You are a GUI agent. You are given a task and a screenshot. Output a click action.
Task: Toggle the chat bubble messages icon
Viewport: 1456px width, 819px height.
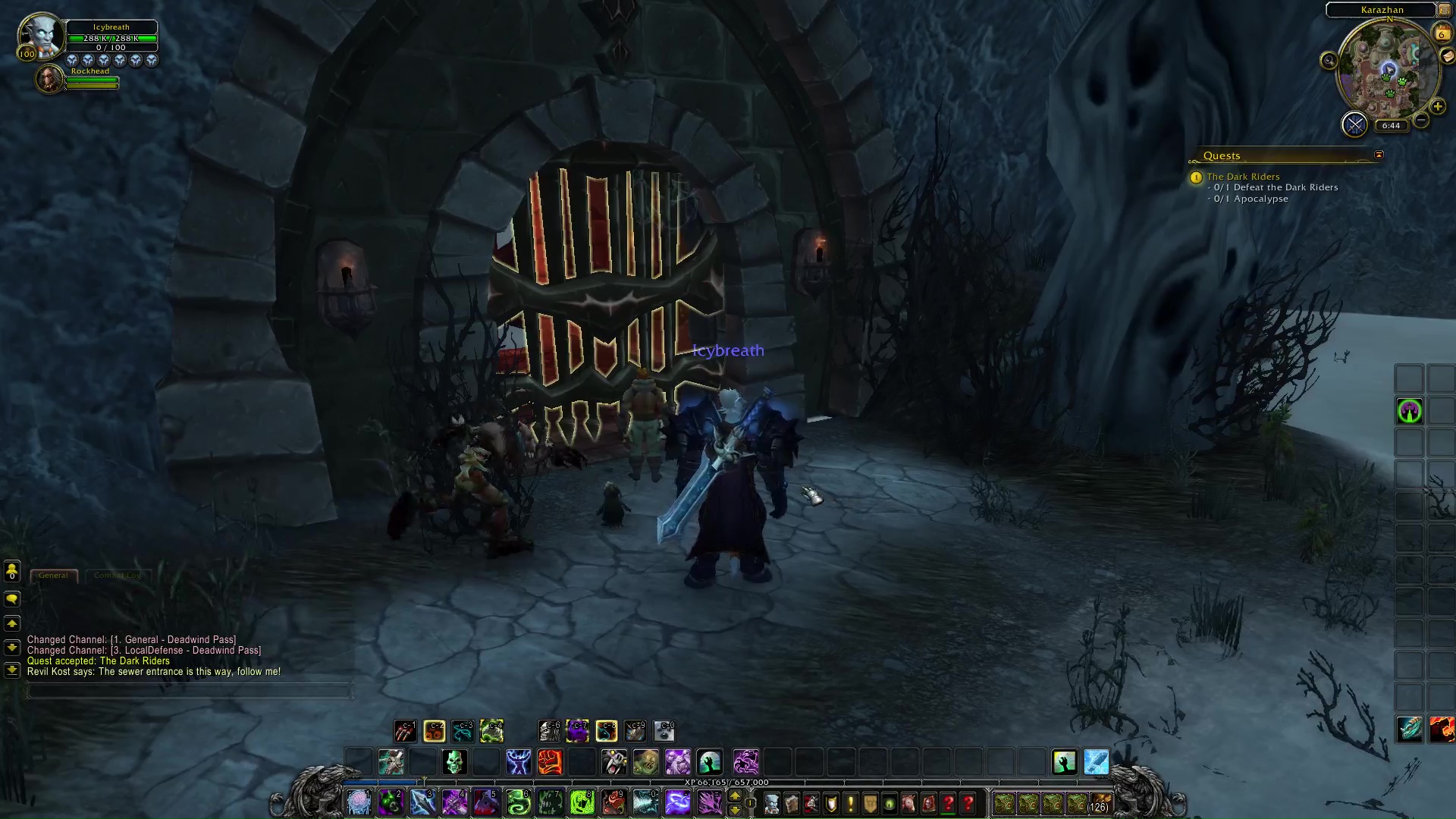point(11,599)
